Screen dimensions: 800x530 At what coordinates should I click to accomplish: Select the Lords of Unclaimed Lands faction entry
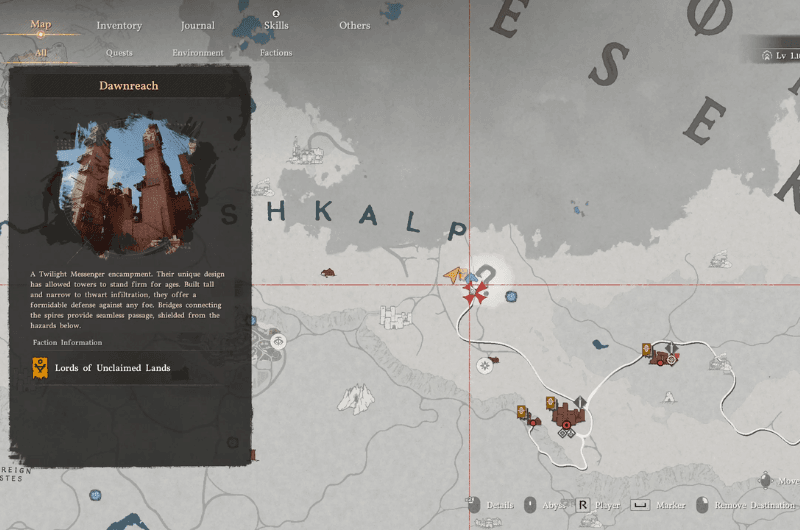point(112,368)
